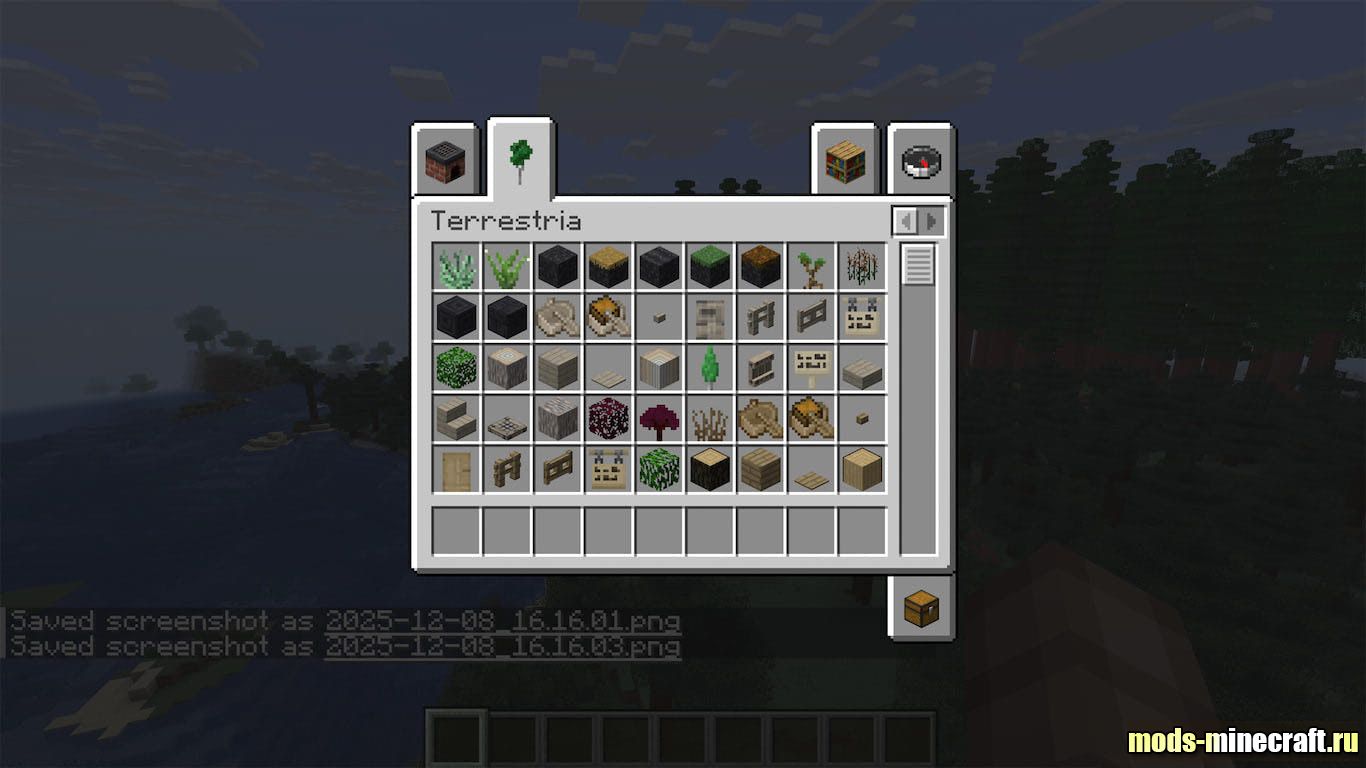Switch to the chest survival inventory tab
The image size is (1366, 768).
(921, 607)
